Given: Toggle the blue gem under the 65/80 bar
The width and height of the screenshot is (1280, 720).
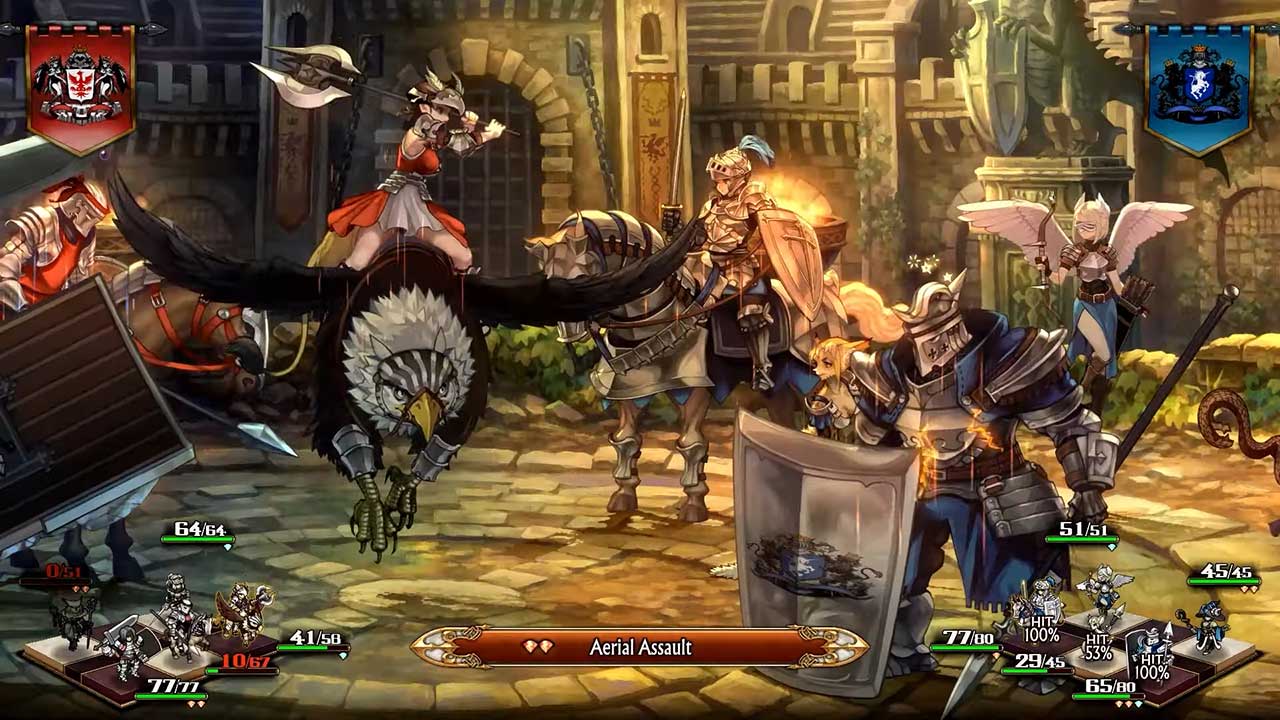Looking at the screenshot, I should (x=1139, y=703).
